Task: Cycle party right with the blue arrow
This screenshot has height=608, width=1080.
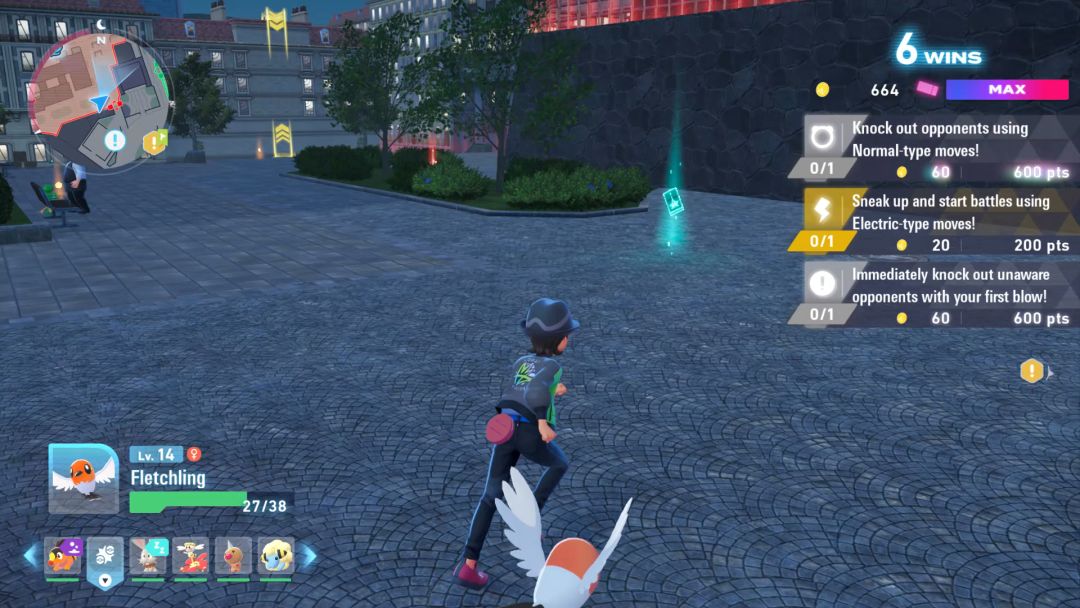Action: pos(309,556)
